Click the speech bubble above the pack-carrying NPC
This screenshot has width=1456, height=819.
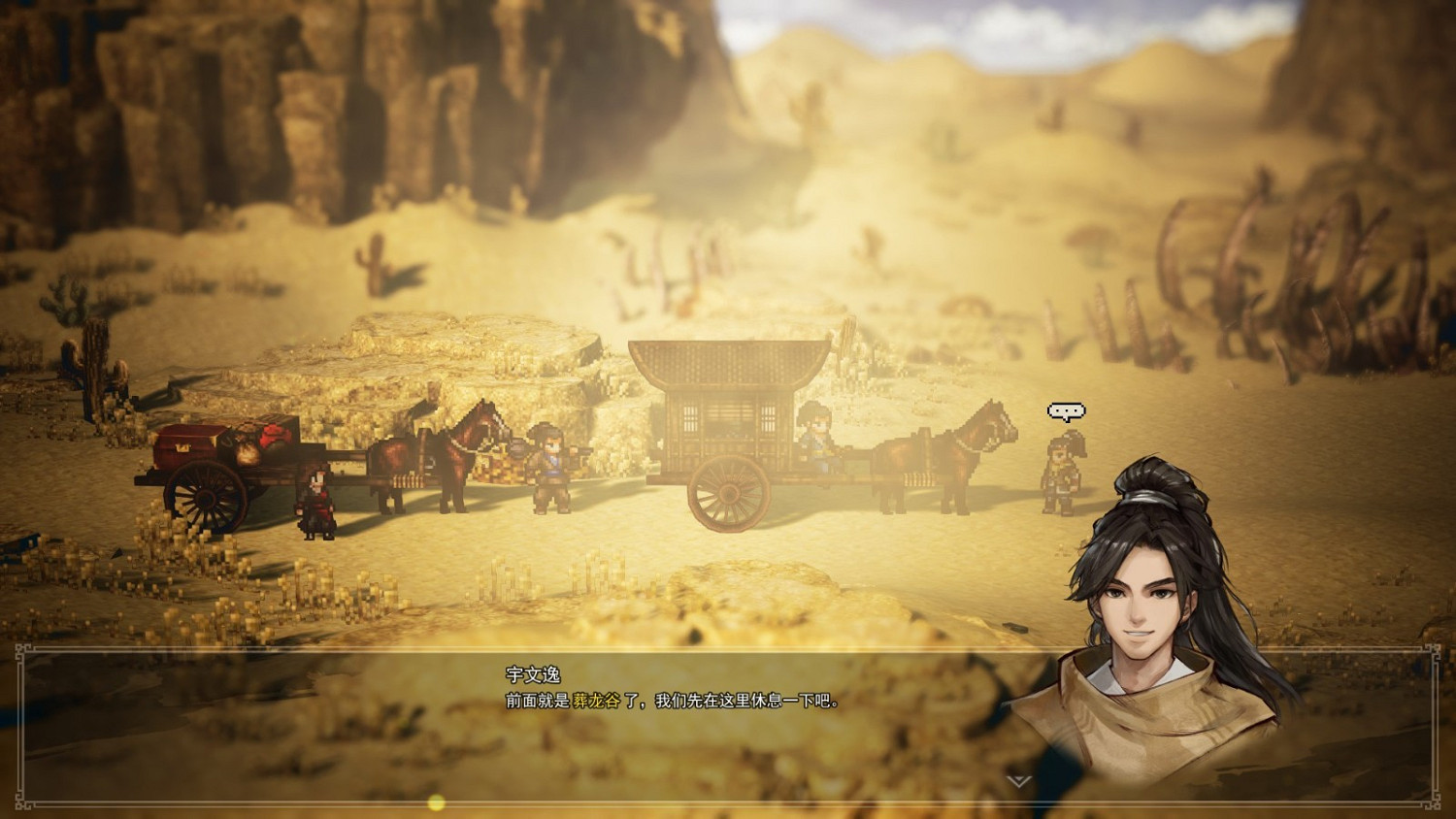pyautogui.click(x=1068, y=409)
